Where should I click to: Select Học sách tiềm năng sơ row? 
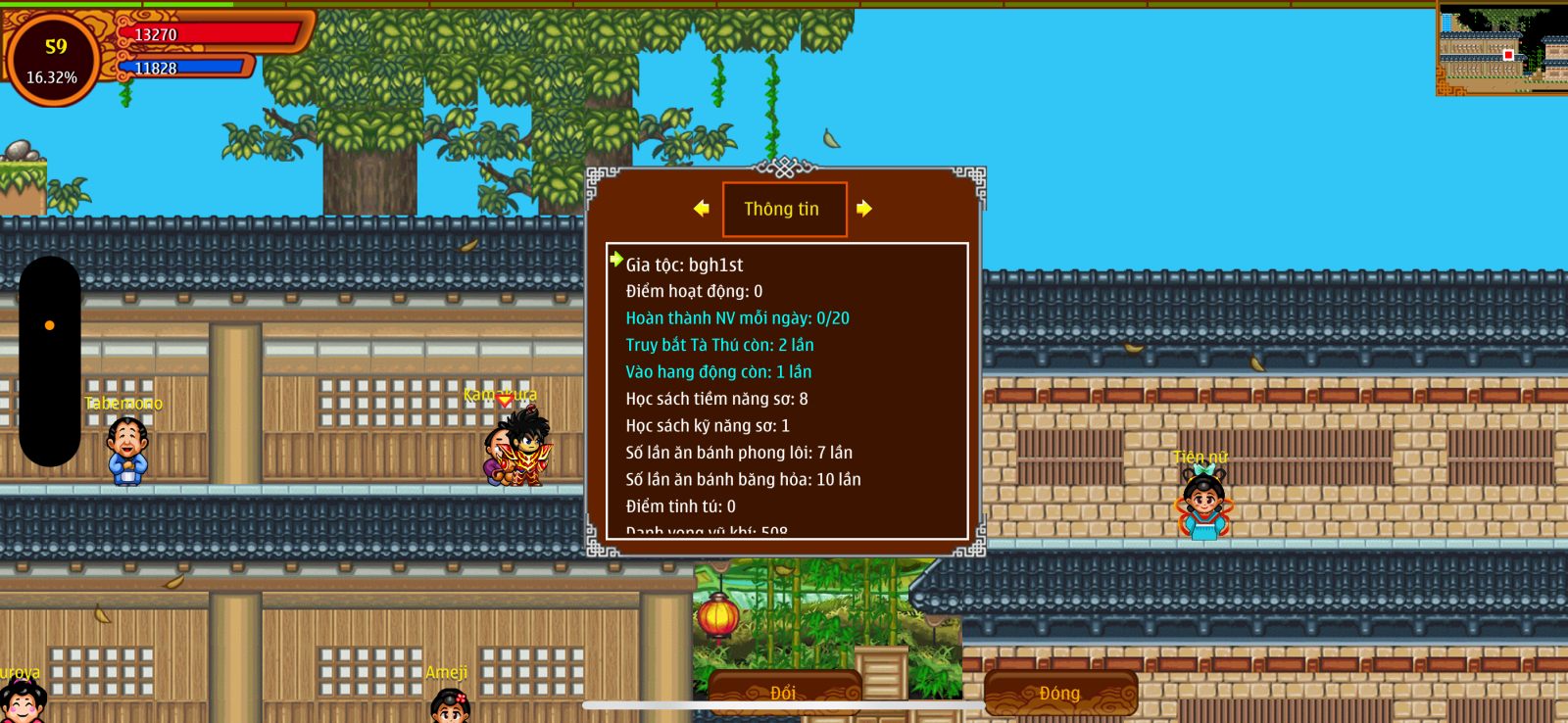click(716, 399)
